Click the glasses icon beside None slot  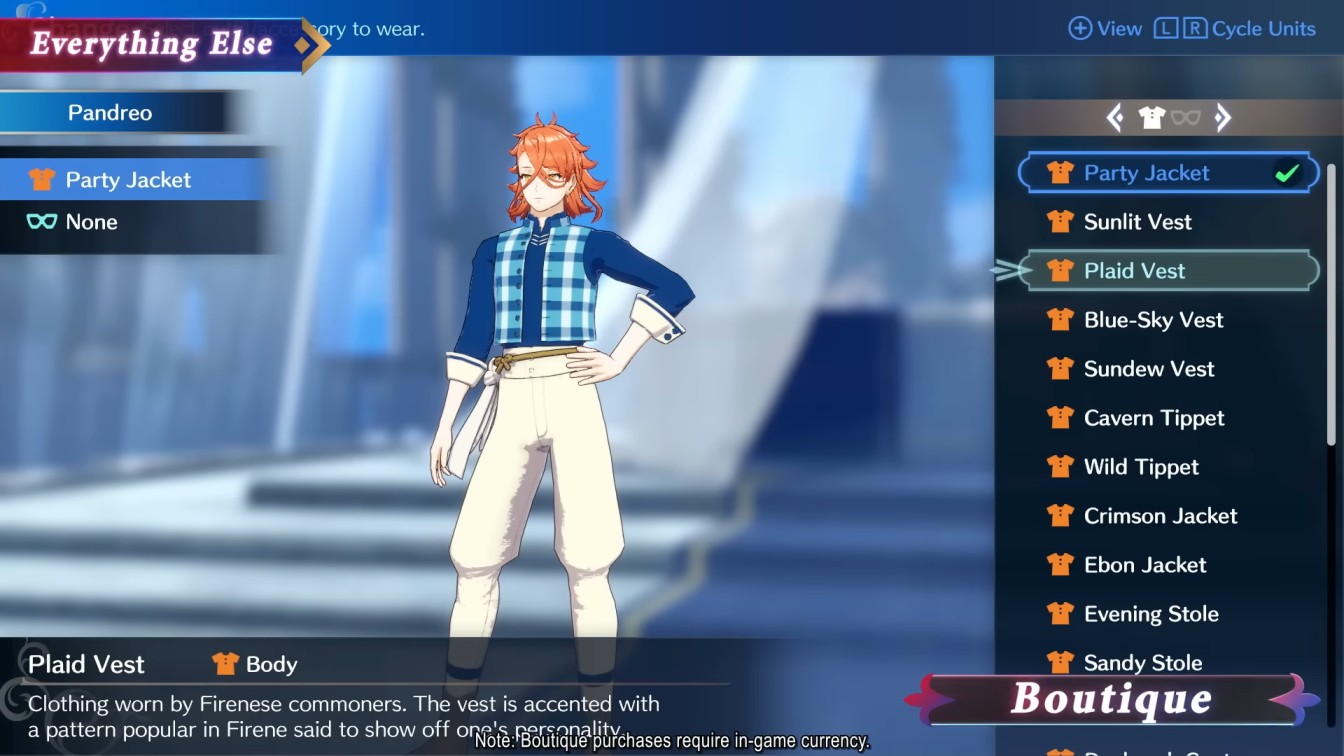pos(38,221)
